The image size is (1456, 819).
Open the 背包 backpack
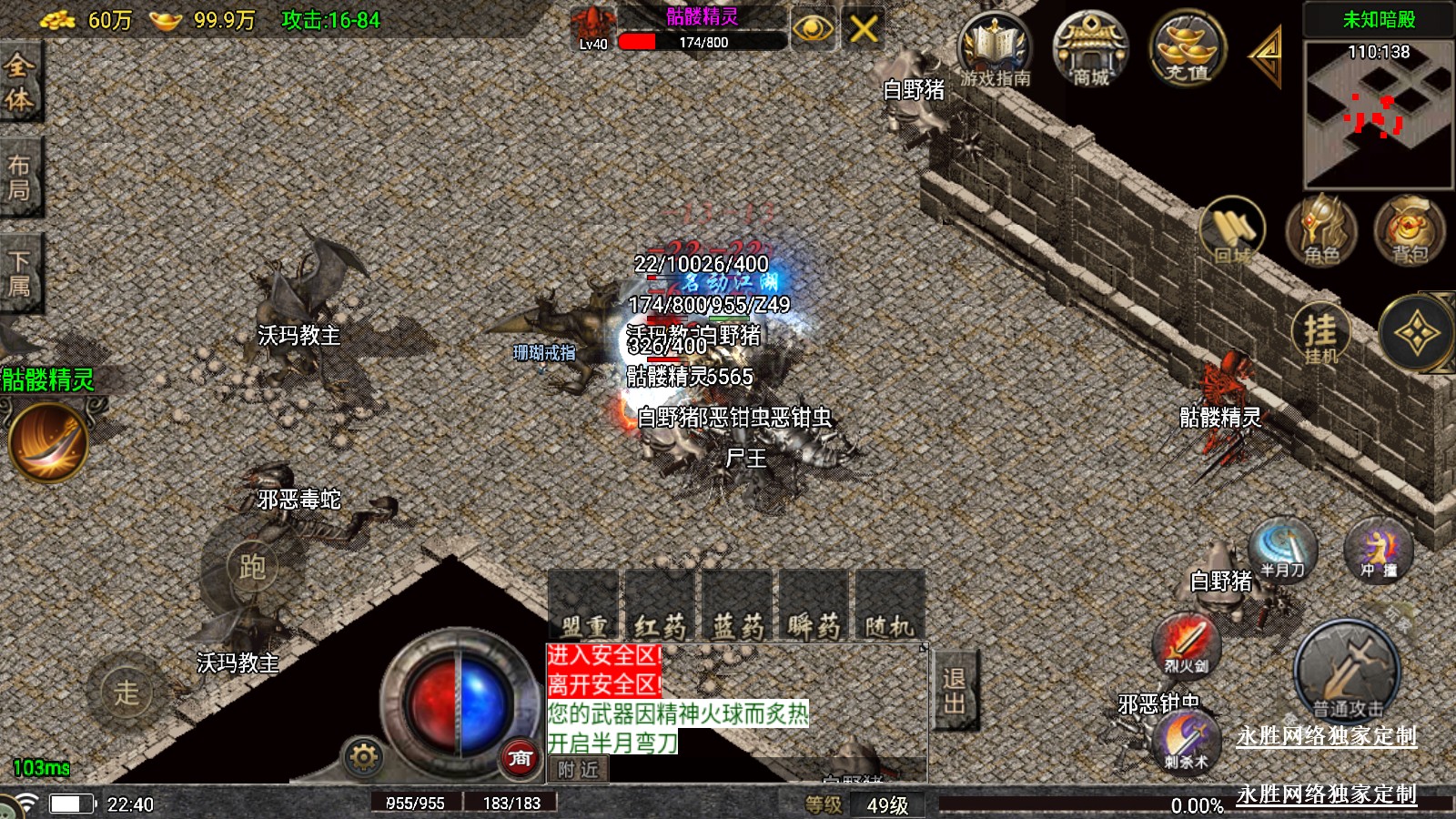tap(1409, 231)
